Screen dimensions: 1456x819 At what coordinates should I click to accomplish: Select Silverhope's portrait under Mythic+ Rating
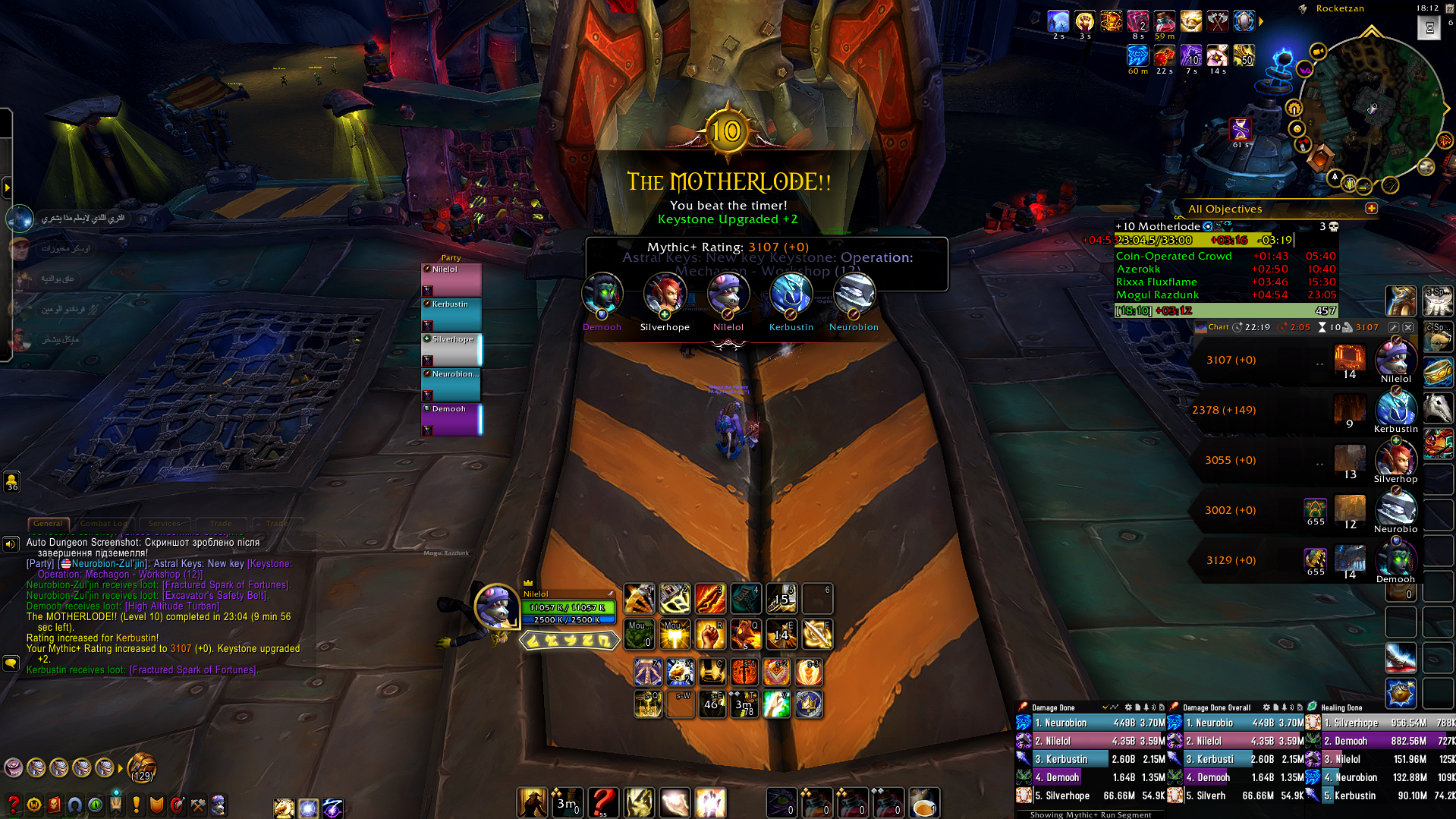pyautogui.click(x=665, y=295)
